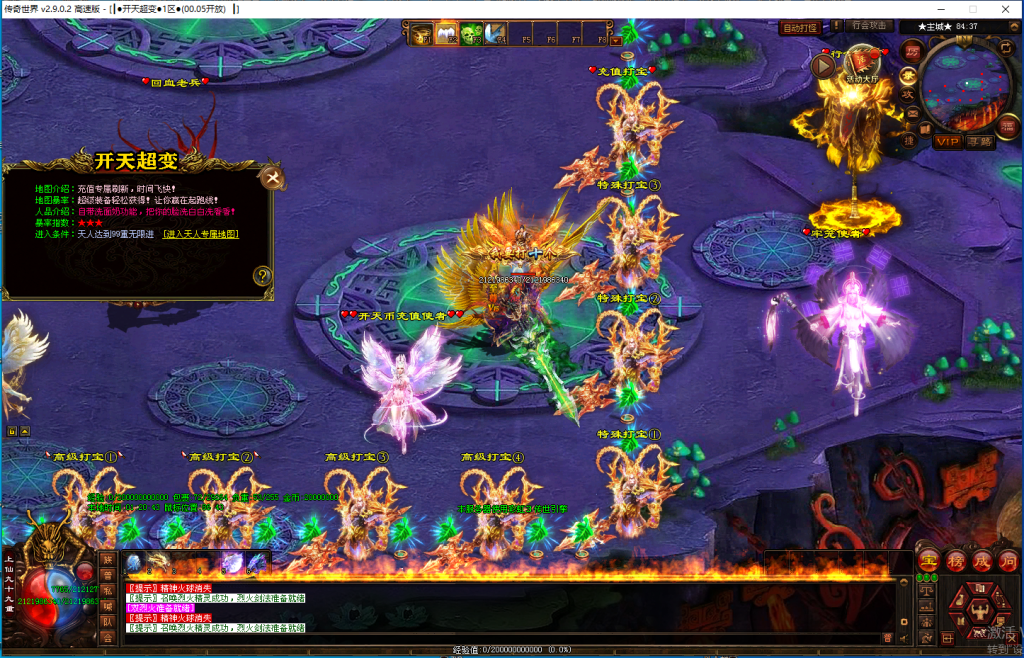This screenshot has height=658, width=1024.
Task: Click the 进入天人专属地图 link
Action: (201, 234)
